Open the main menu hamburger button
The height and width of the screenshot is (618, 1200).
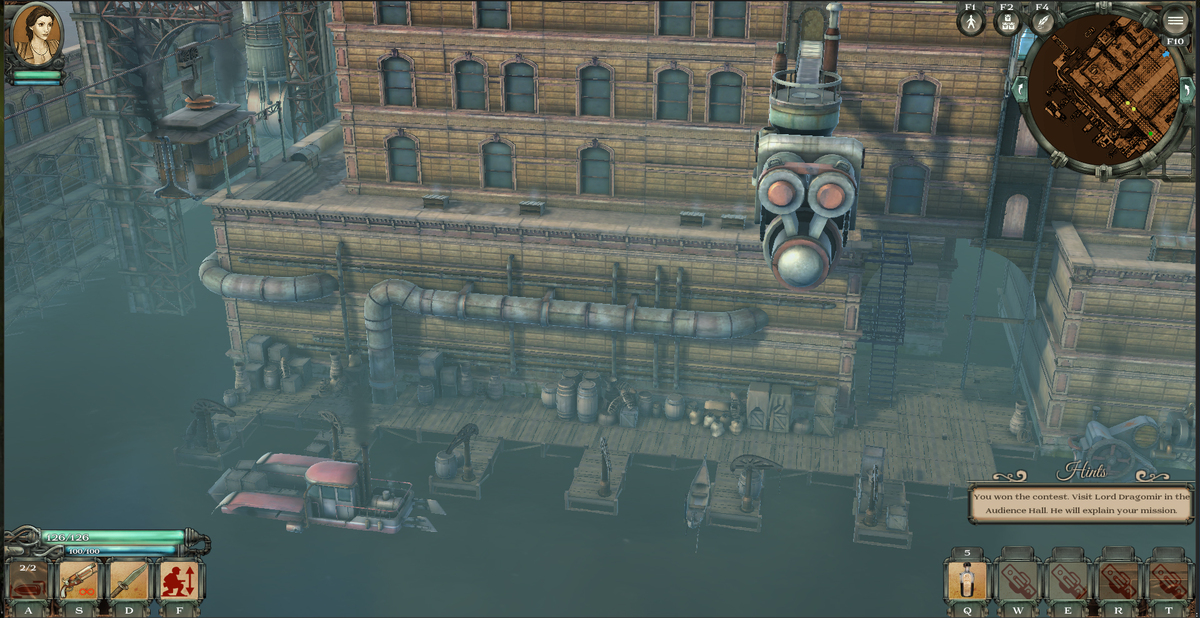click(1175, 22)
